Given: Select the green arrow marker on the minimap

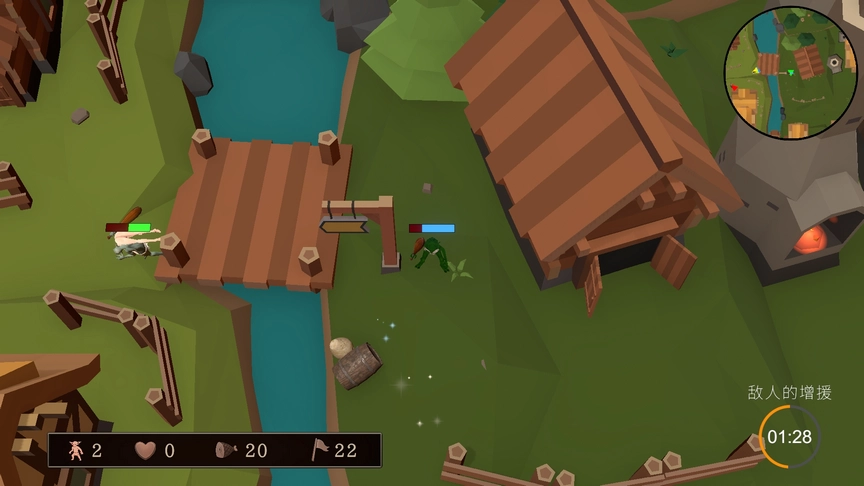Looking at the screenshot, I should click(x=791, y=72).
